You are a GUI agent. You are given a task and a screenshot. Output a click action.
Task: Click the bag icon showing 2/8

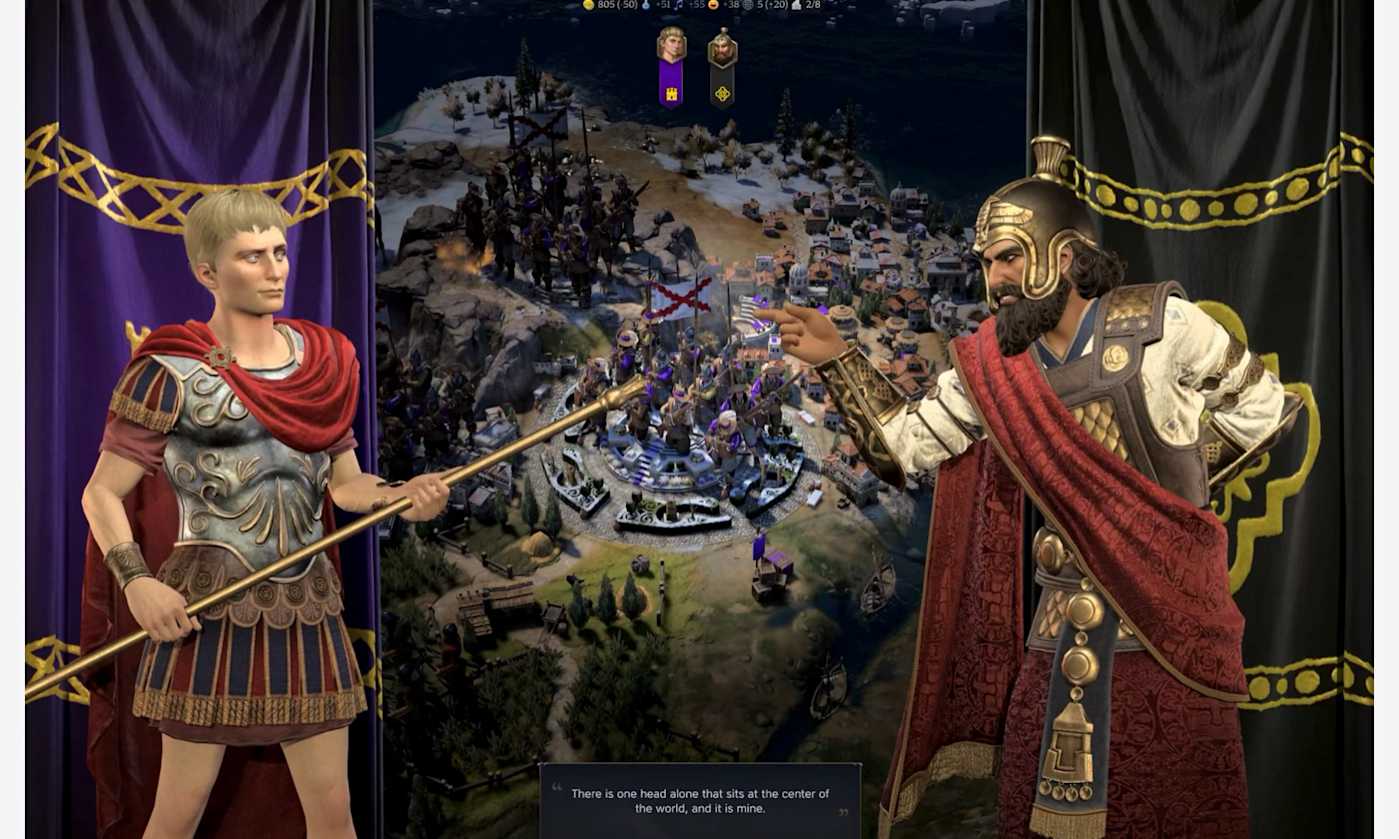coord(798,5)
